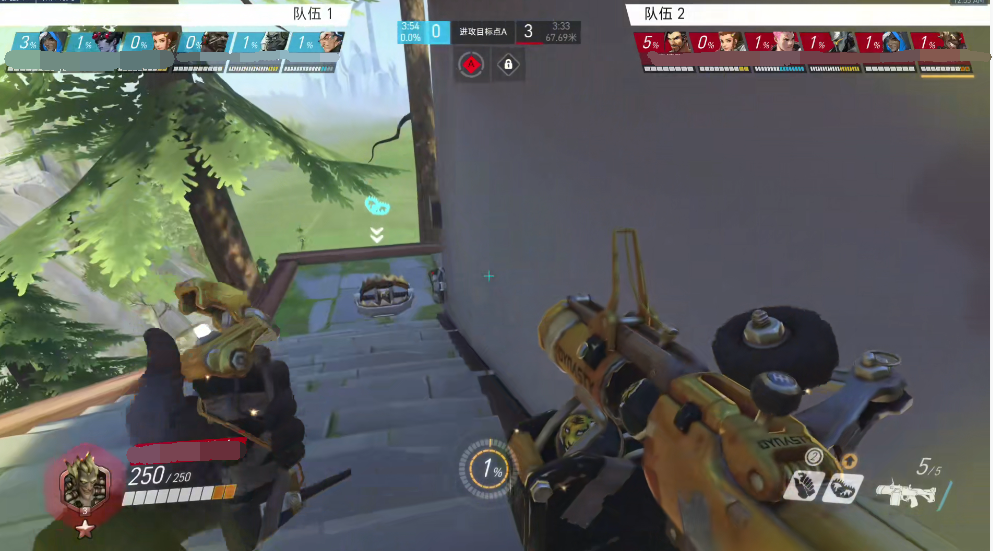Click the red objective A icon

[472, 66]
